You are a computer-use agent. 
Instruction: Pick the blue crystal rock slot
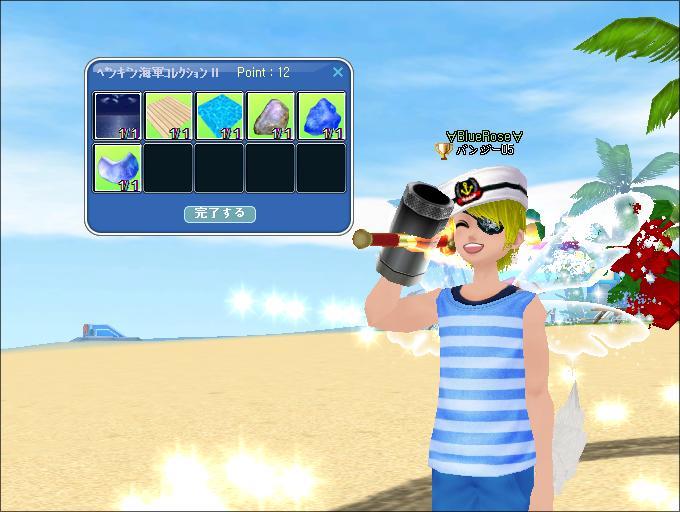pos(320,116)
